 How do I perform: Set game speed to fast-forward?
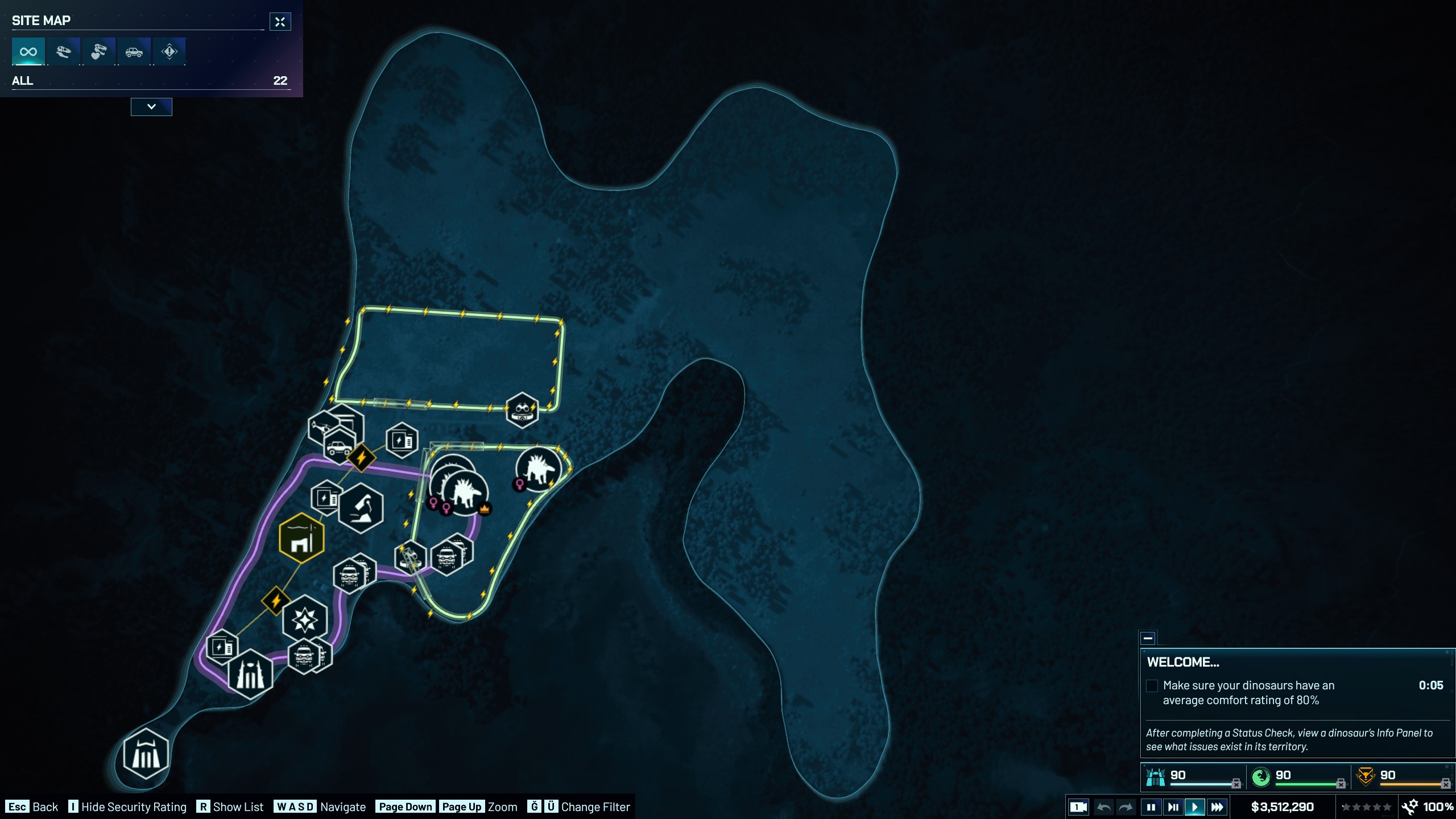tap(1217, 806)
